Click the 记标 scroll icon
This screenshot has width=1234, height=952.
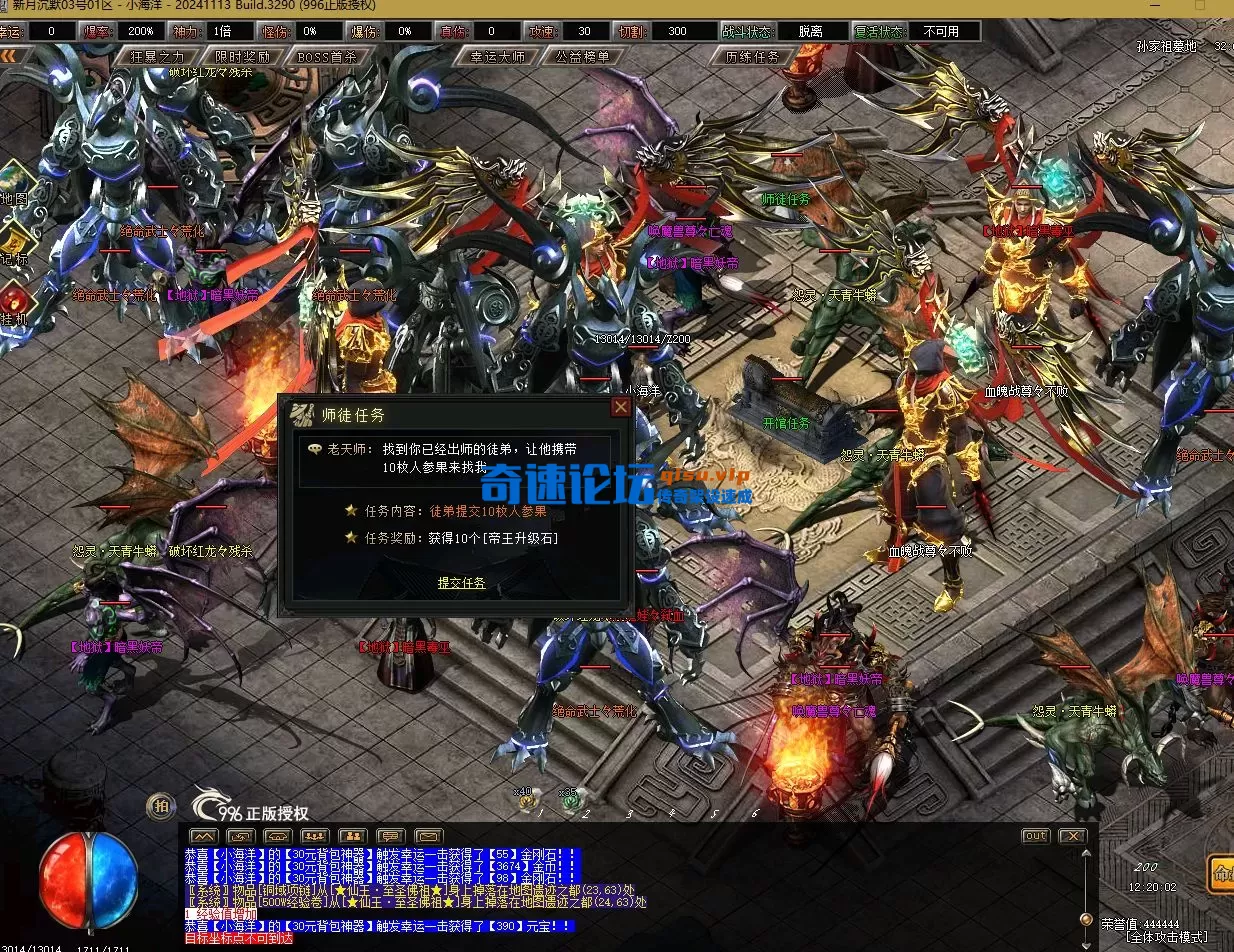pyautogui.click(x=14, y=245)
